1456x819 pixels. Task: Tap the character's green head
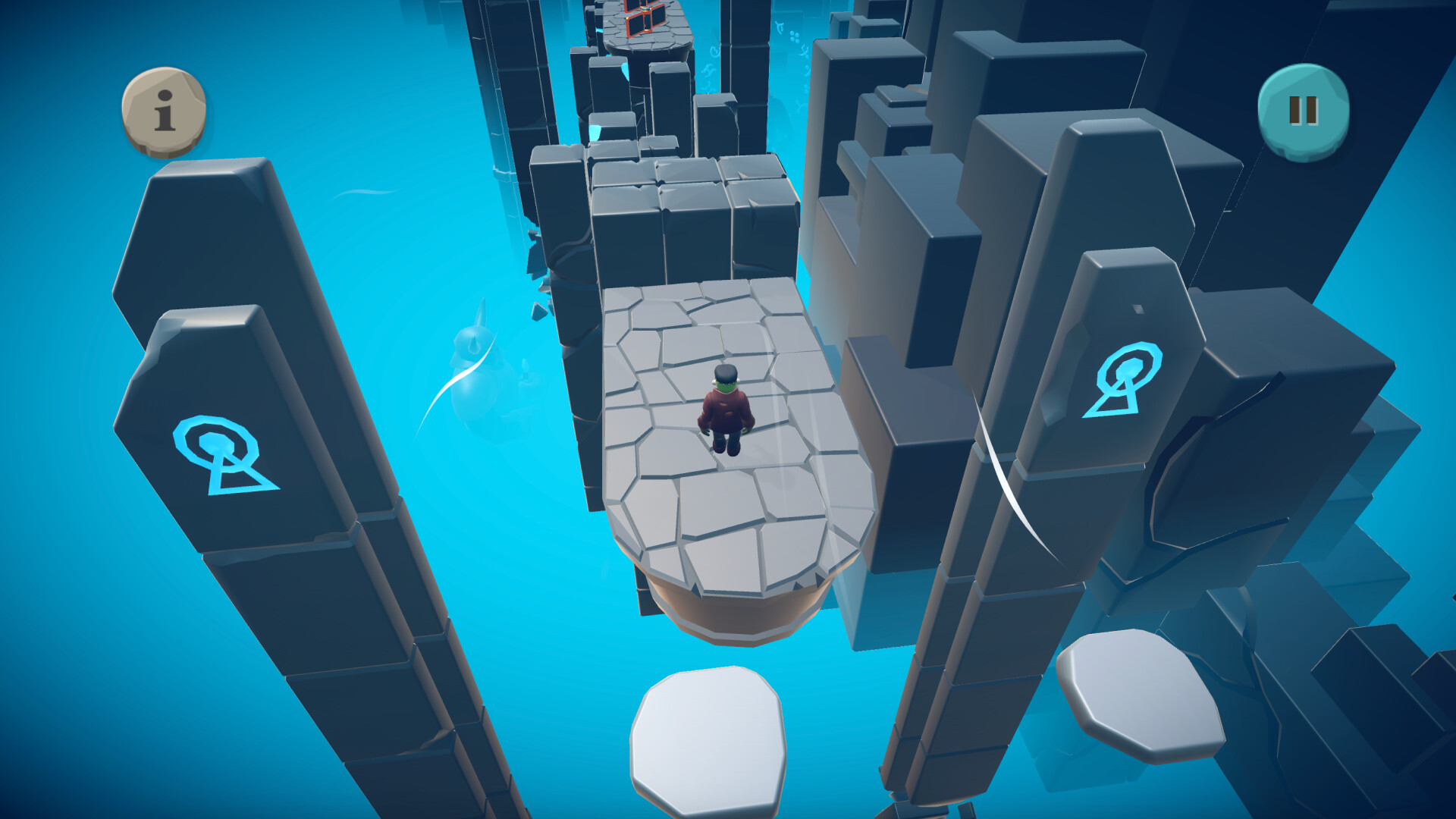pyautogui.click(x=726, y=387)
